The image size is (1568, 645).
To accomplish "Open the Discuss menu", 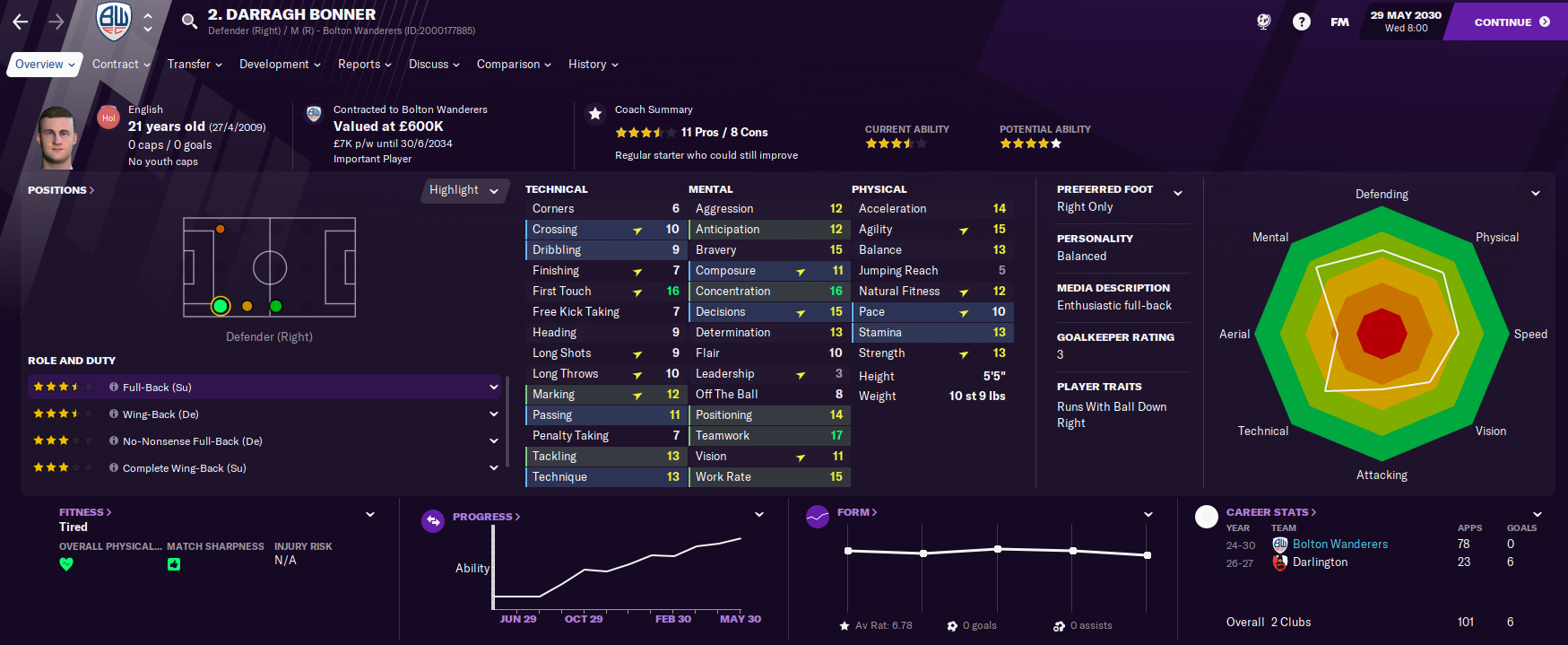I will [434, 65].
